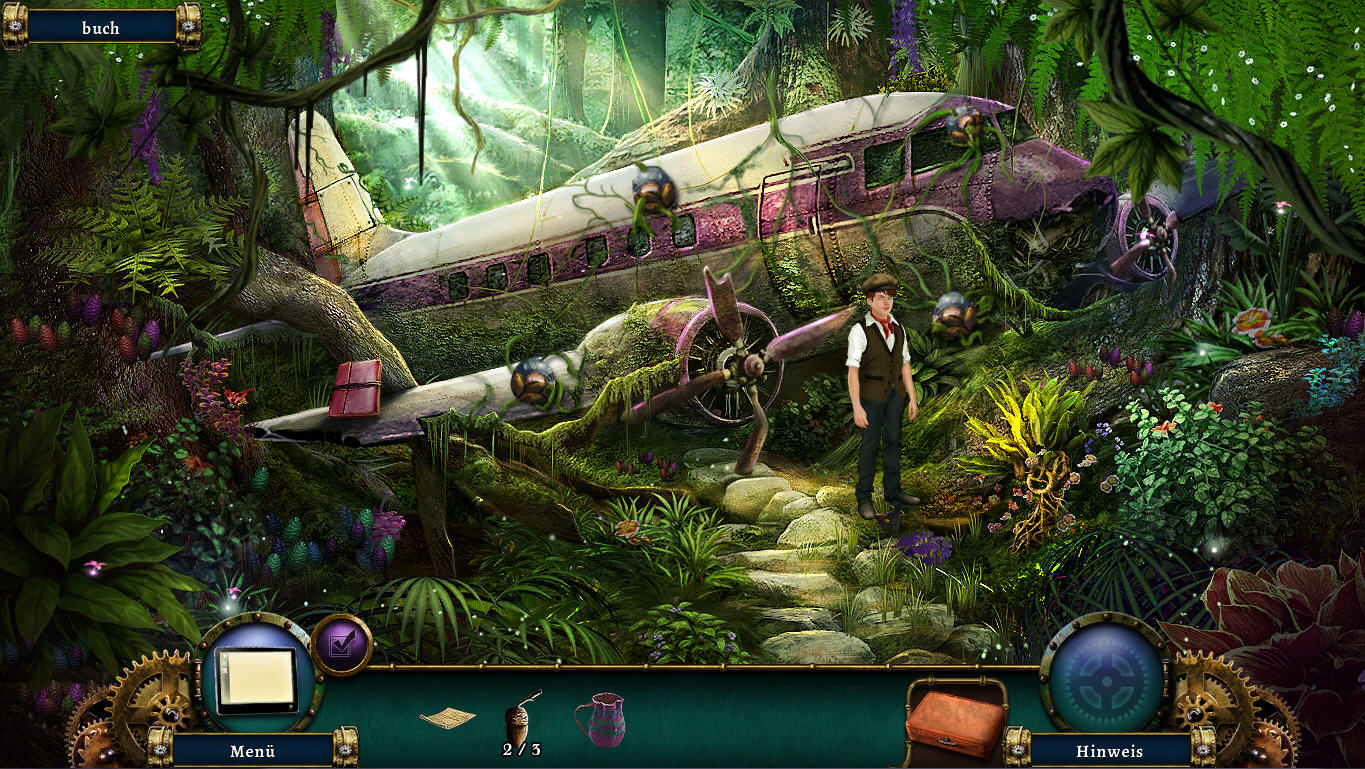This screenshot has height=769, width=1365.
Task: Open the Menü button
Action: [x=252, y=750]
